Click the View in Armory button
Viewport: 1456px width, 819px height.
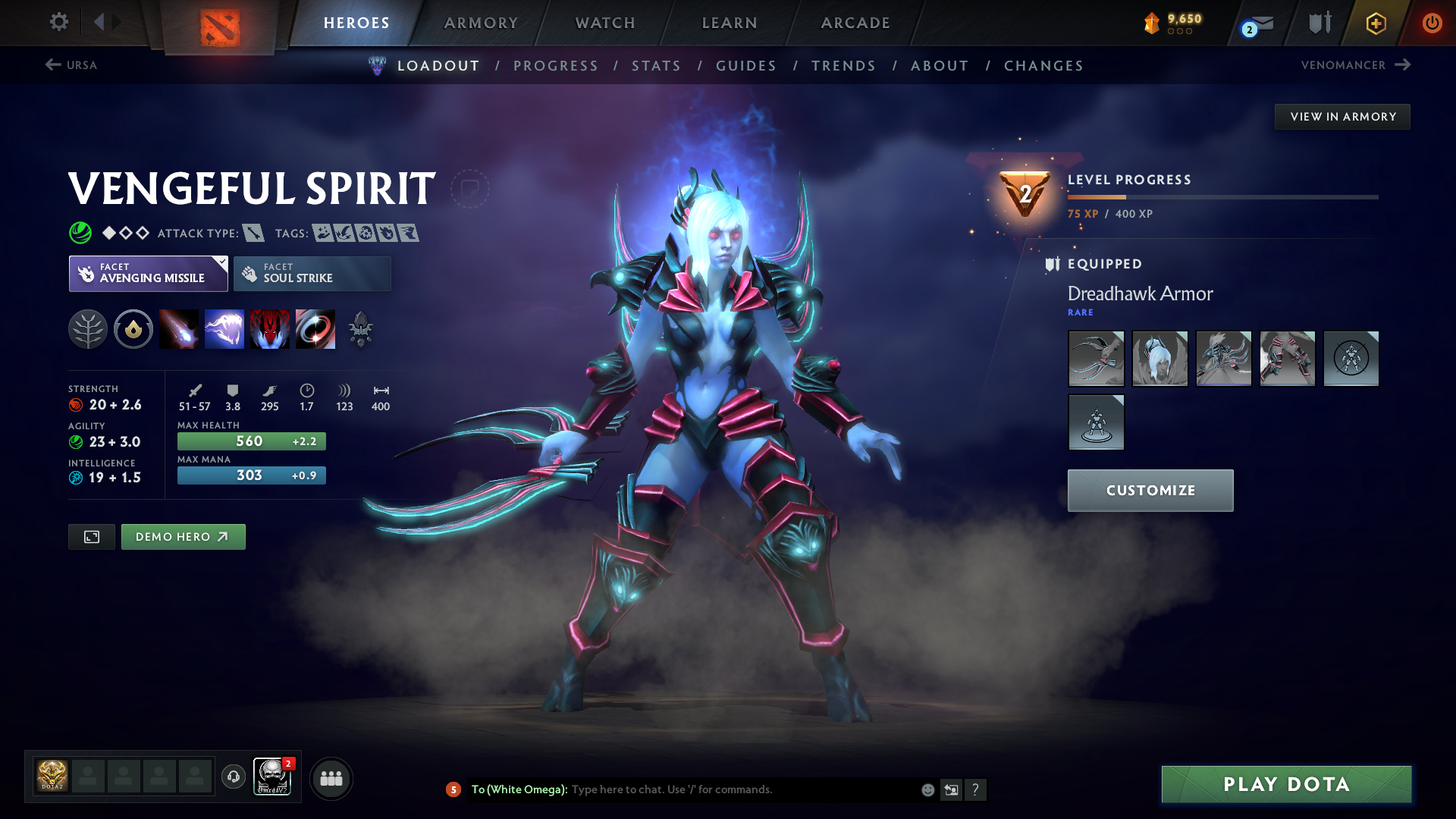click(x=1343, y=117)
